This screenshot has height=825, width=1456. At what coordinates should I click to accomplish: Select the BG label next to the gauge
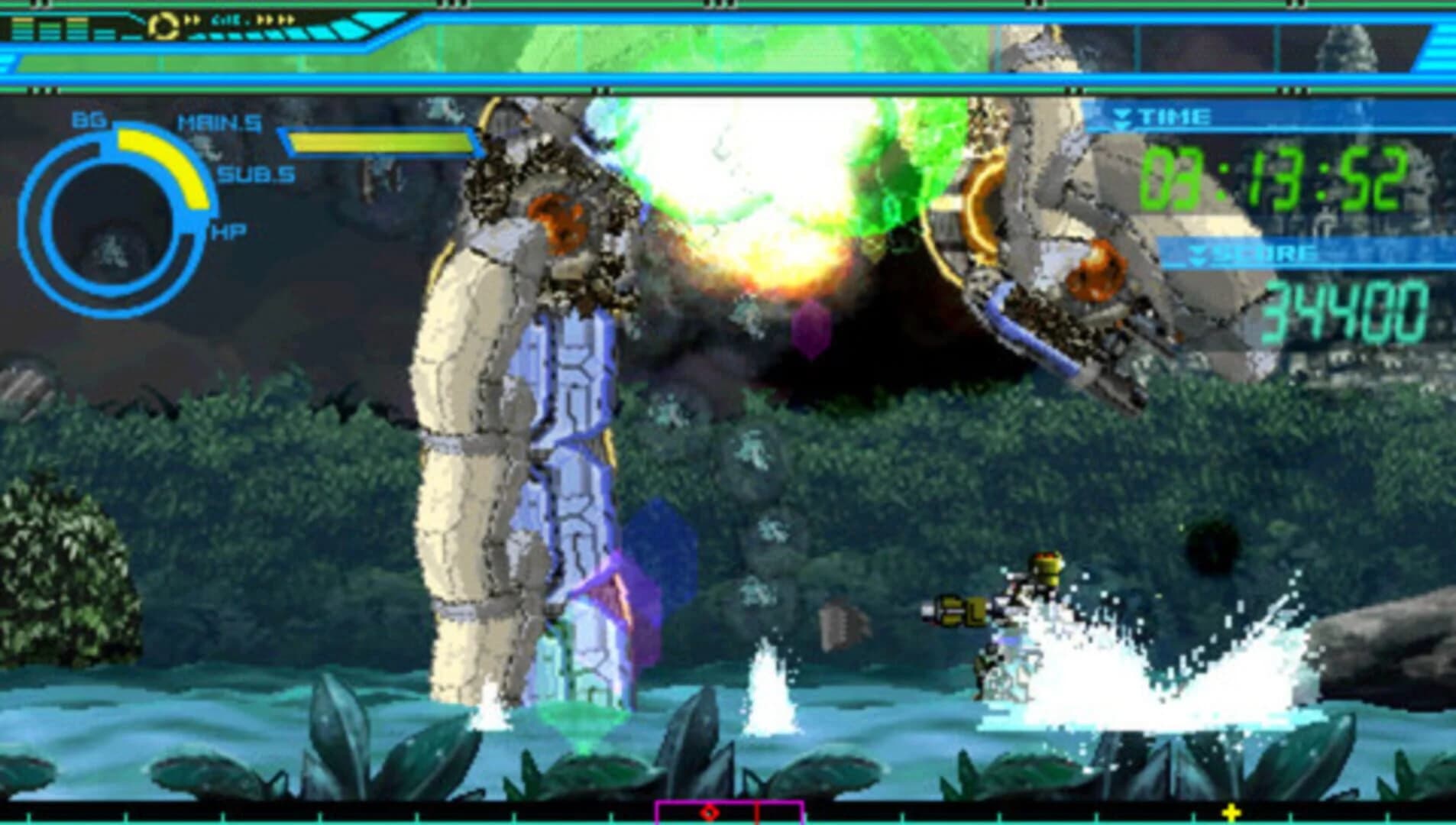[x=89, y=121]
